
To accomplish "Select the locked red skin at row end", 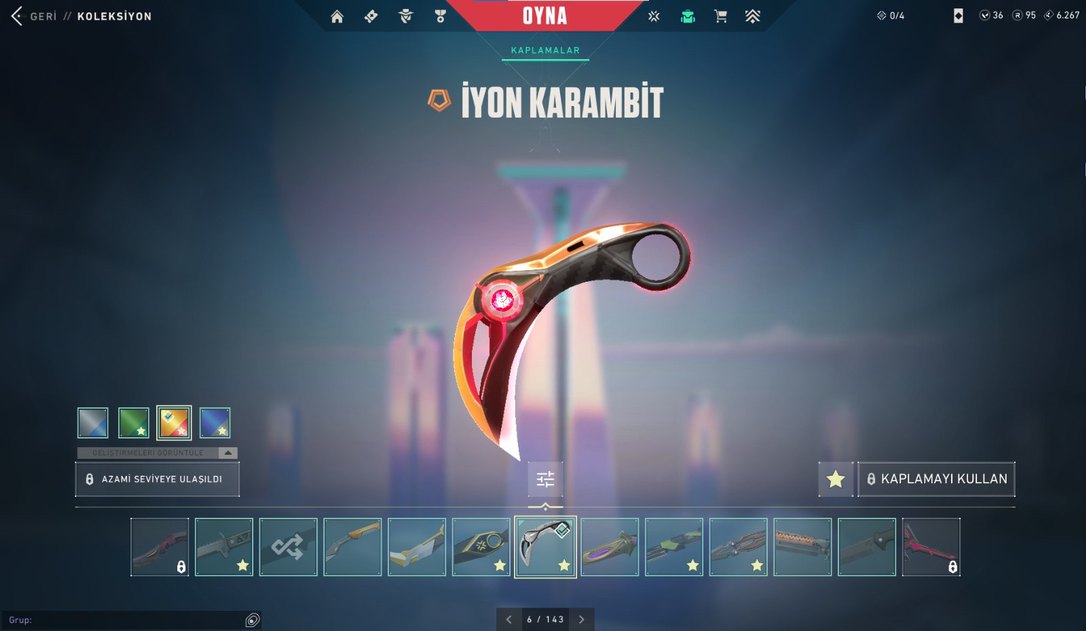I will tap(930, 547).
